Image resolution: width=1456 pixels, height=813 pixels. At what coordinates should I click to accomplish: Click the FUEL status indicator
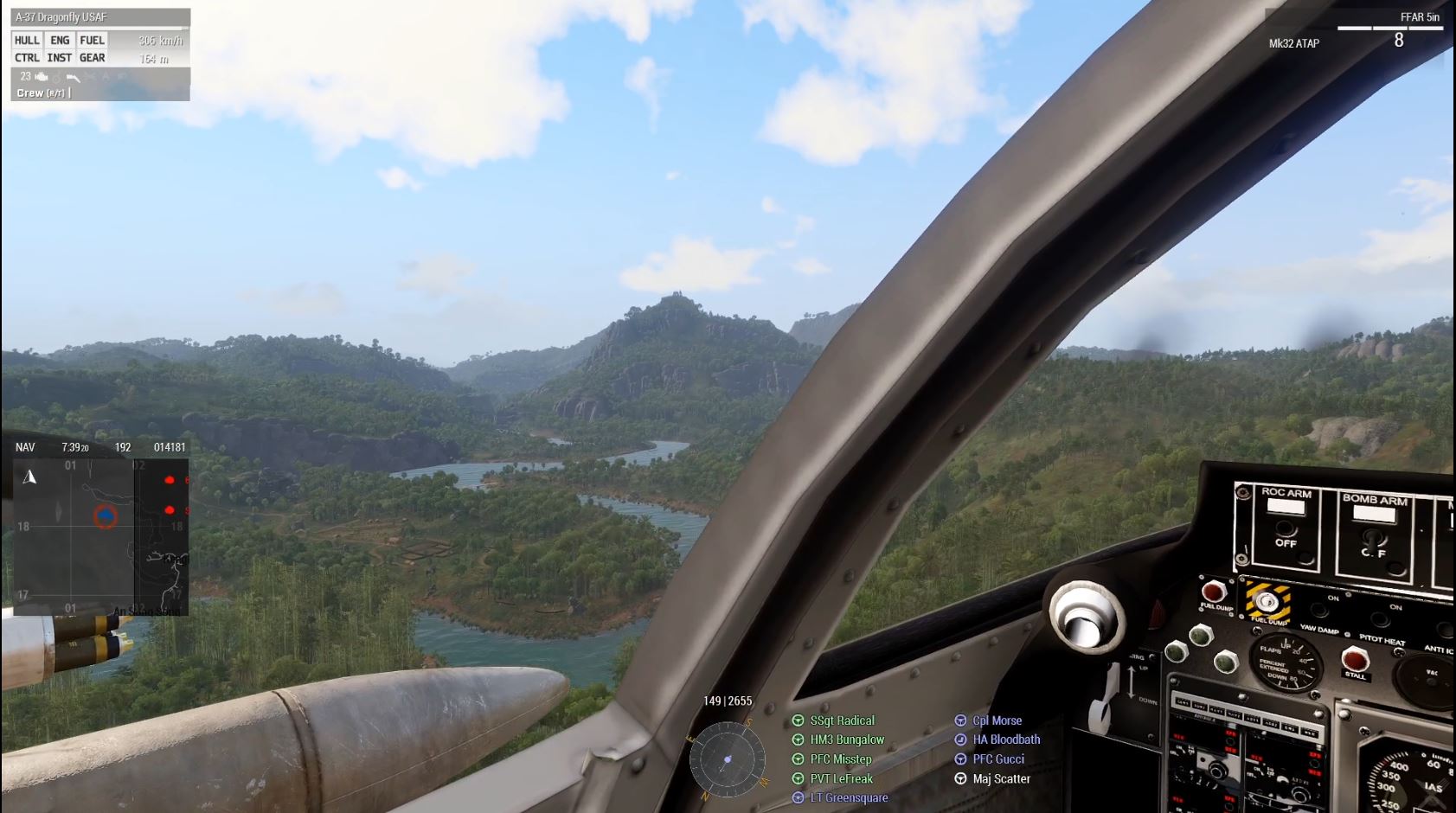(x=92, y=40)
